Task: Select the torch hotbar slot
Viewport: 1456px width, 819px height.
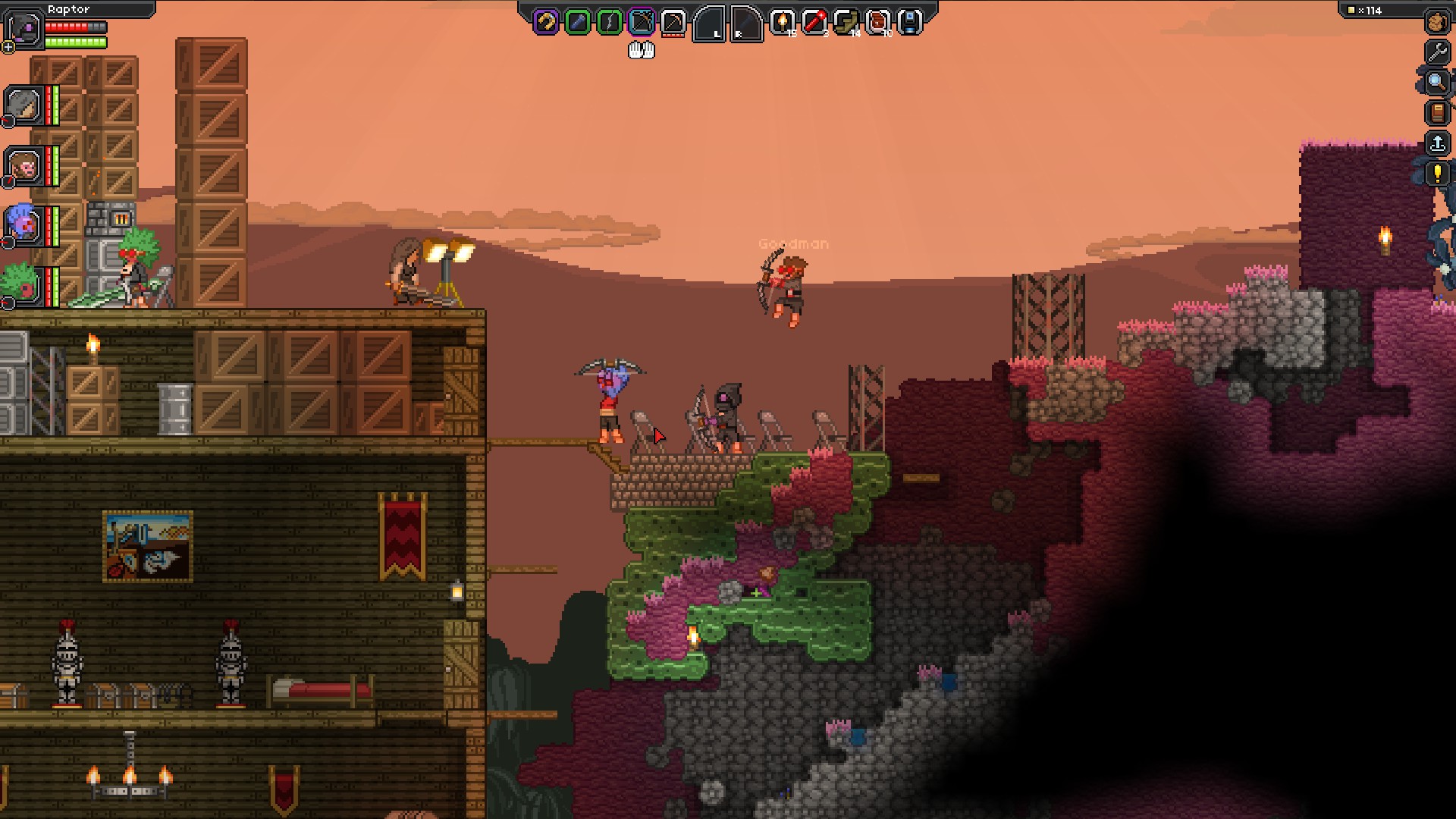Action: tap(783, 21)
